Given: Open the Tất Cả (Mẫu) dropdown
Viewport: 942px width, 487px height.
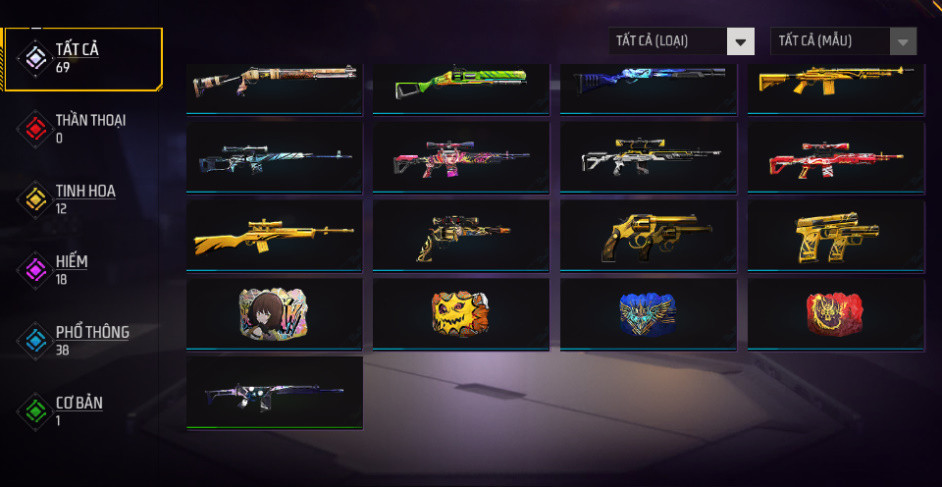Looking at the screenshot, I should click(x=843, y=41).
